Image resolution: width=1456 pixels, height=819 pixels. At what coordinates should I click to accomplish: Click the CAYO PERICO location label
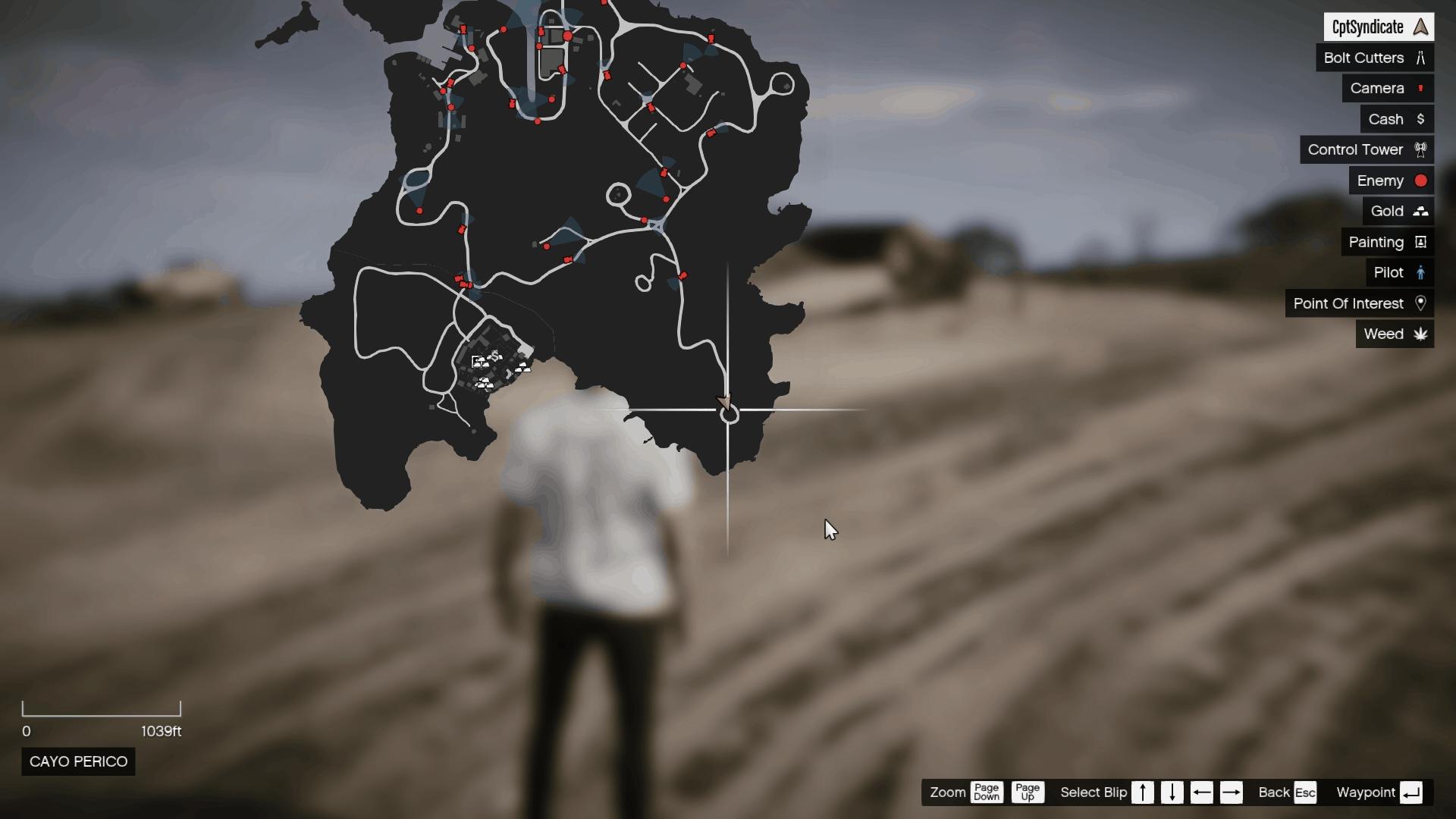[x=77, y=761]
